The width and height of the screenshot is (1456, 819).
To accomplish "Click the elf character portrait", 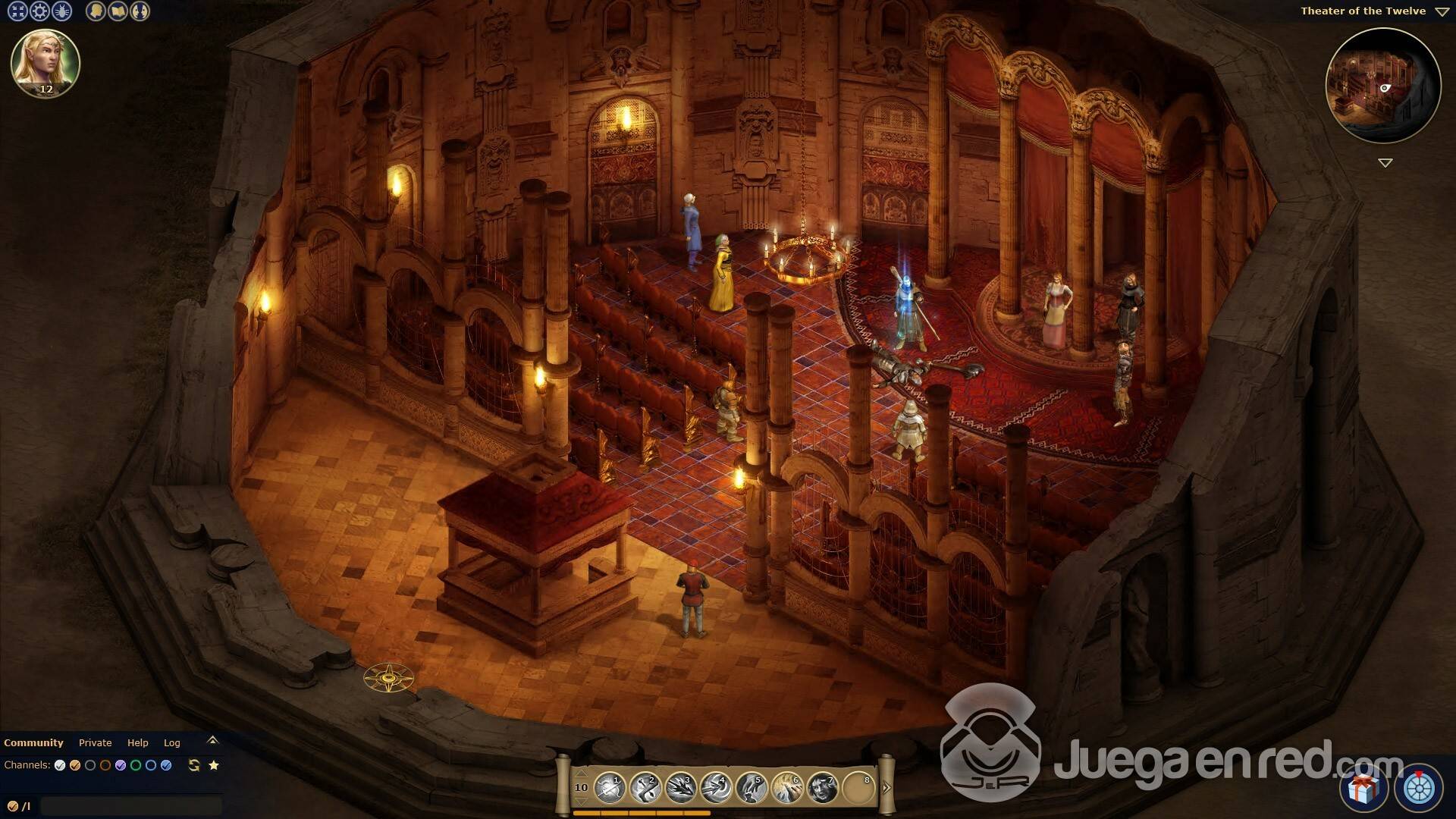I will coord(45,64).
